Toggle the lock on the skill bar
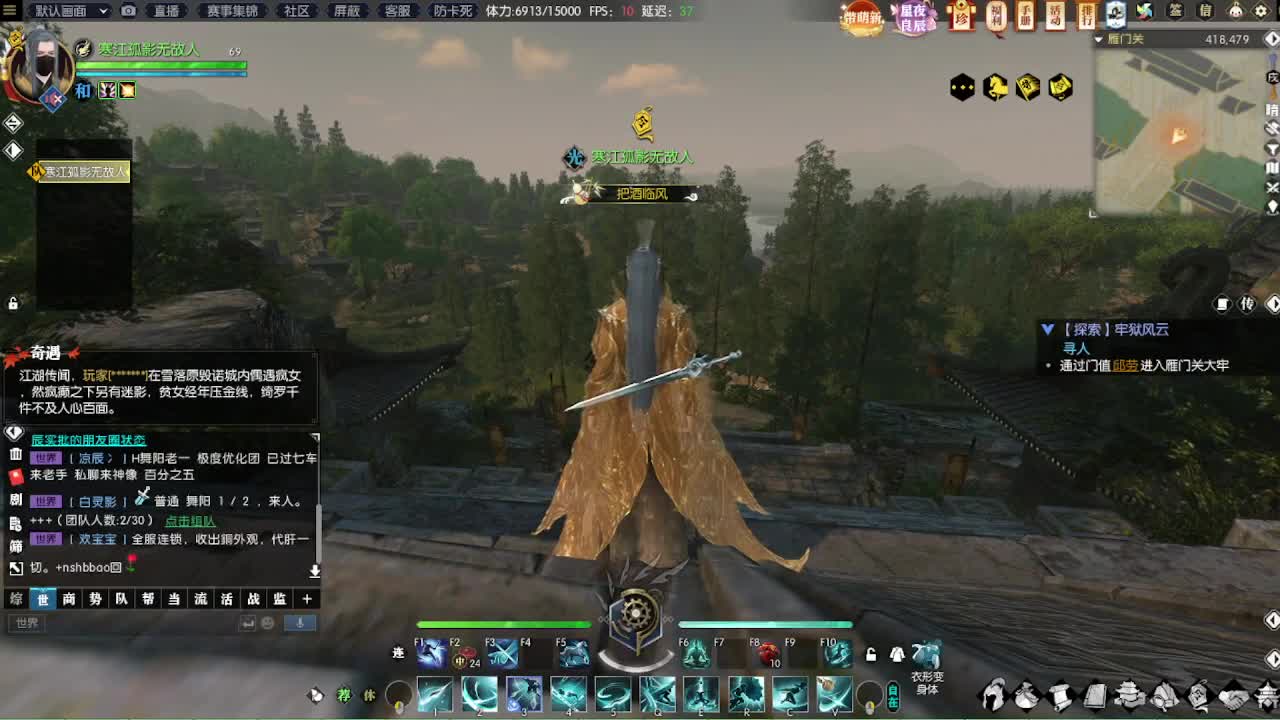The image size is (1280, 720). [870, 655]
